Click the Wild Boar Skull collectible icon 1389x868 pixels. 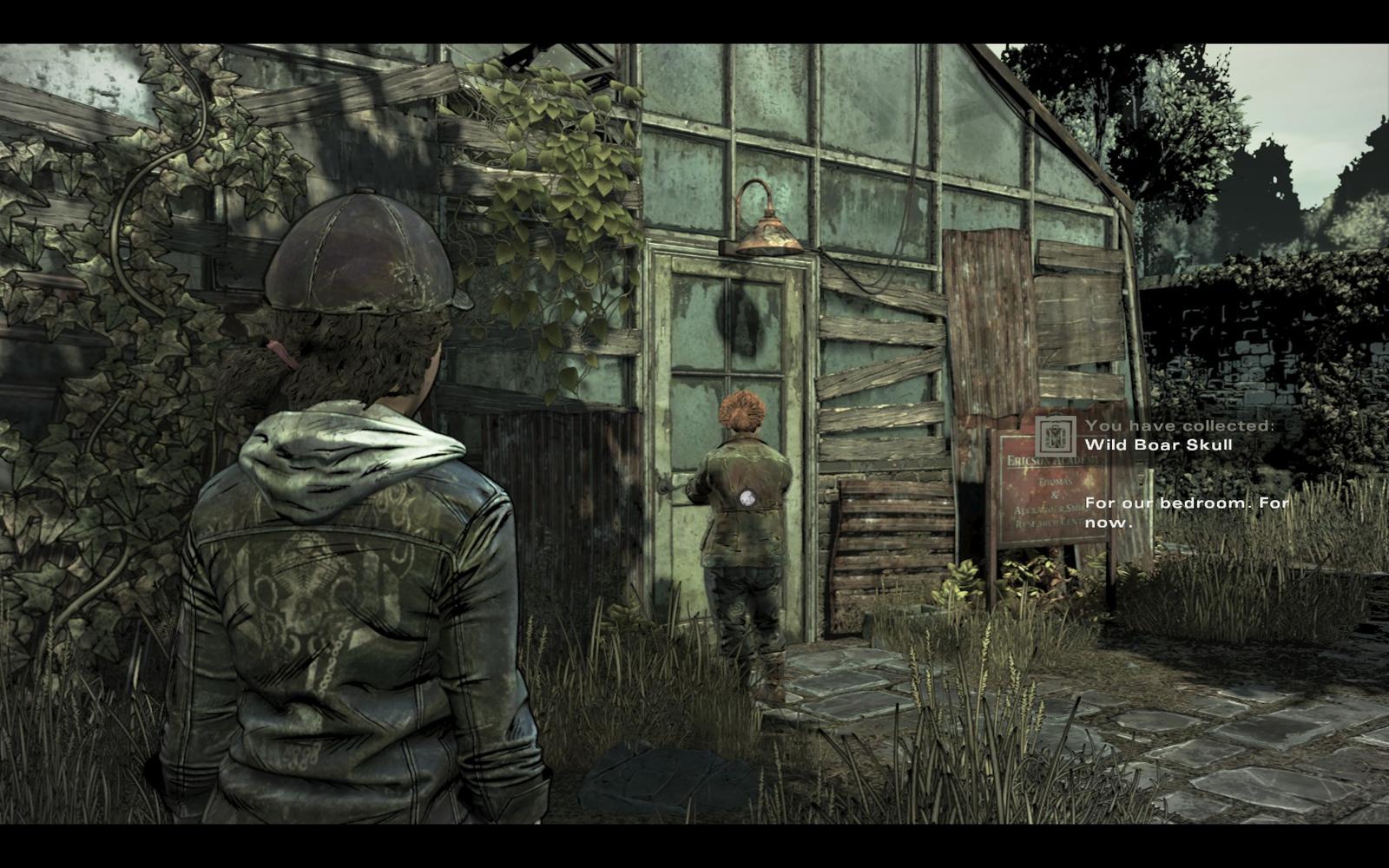click(x=1055, y=436)
